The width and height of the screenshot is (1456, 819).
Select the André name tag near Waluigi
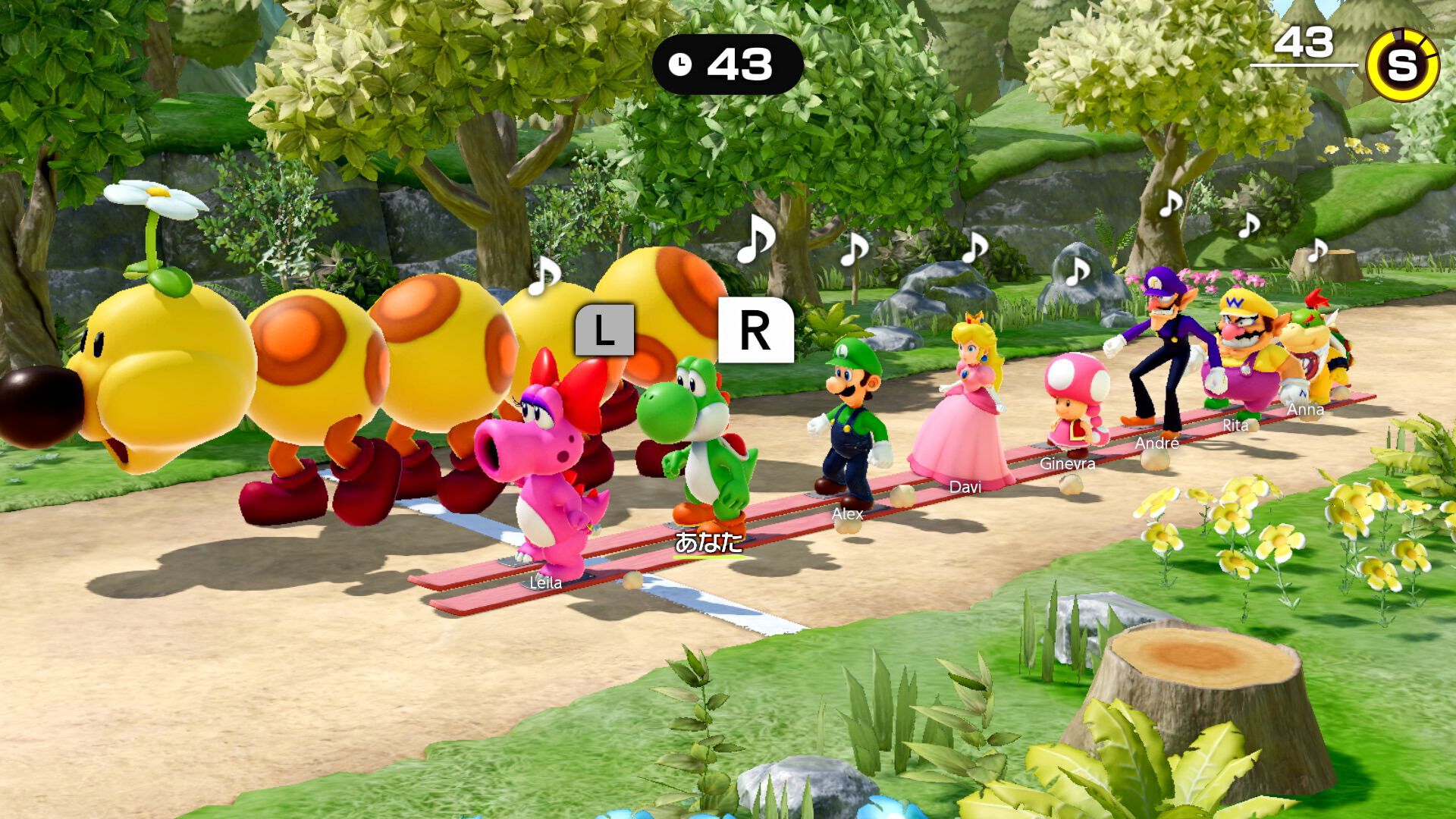point(1156,444)
